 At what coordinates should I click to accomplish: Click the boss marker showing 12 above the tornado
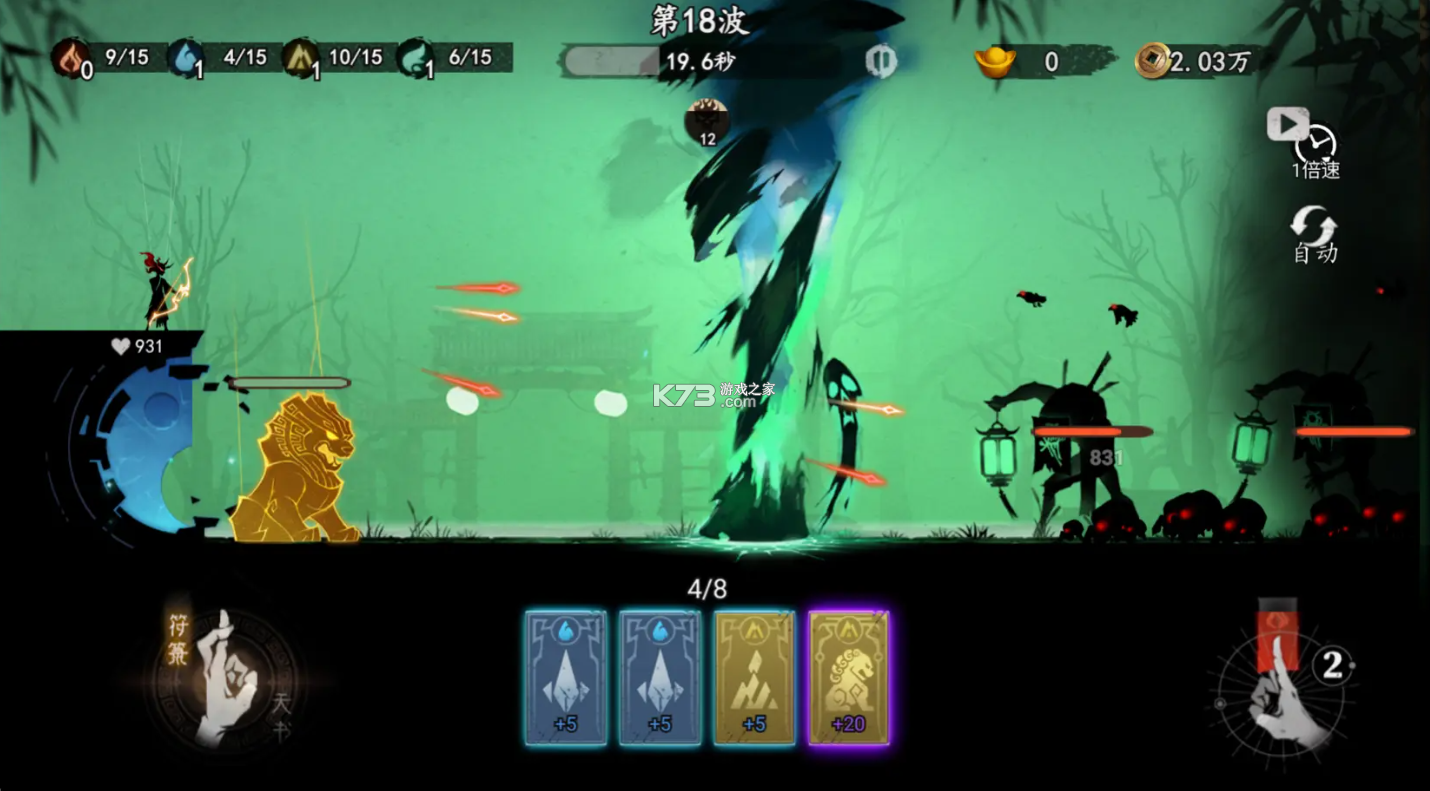click(x=708, y=120)
